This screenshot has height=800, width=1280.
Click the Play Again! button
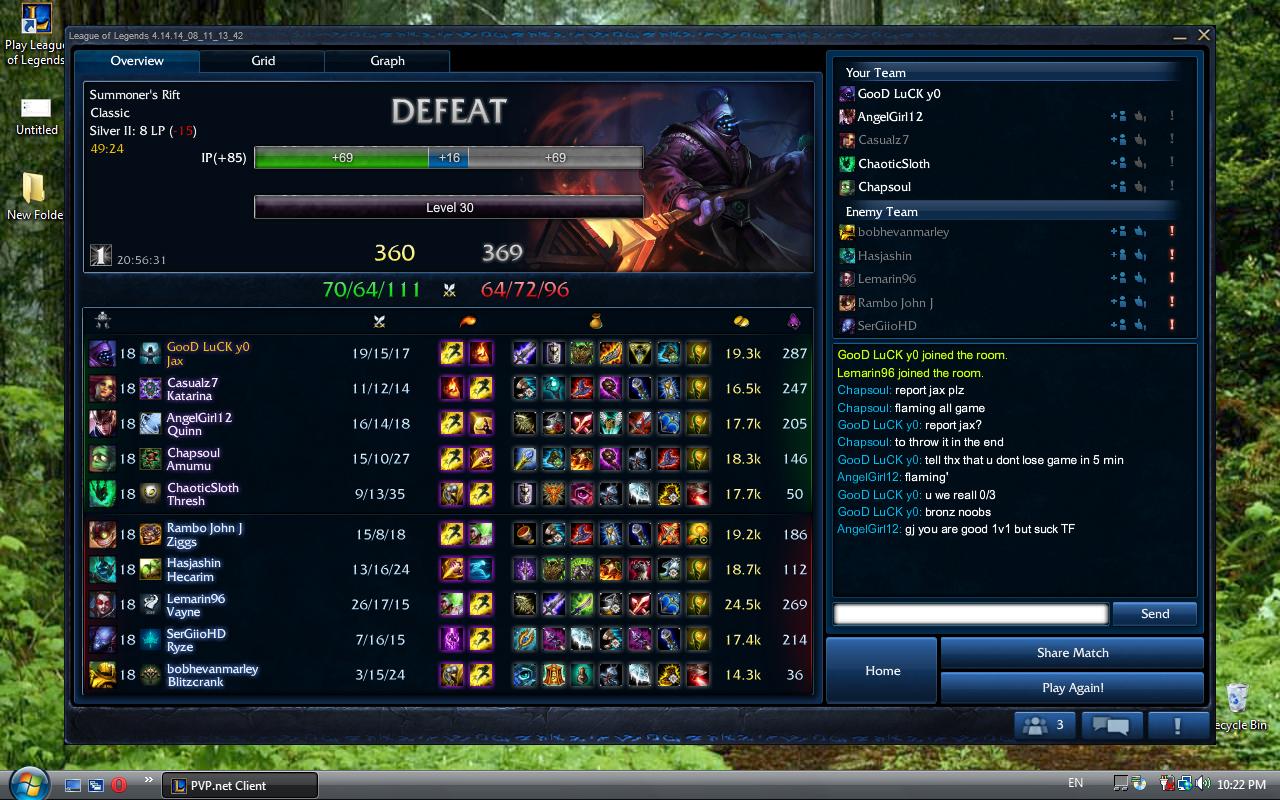tap(1072, 688)
